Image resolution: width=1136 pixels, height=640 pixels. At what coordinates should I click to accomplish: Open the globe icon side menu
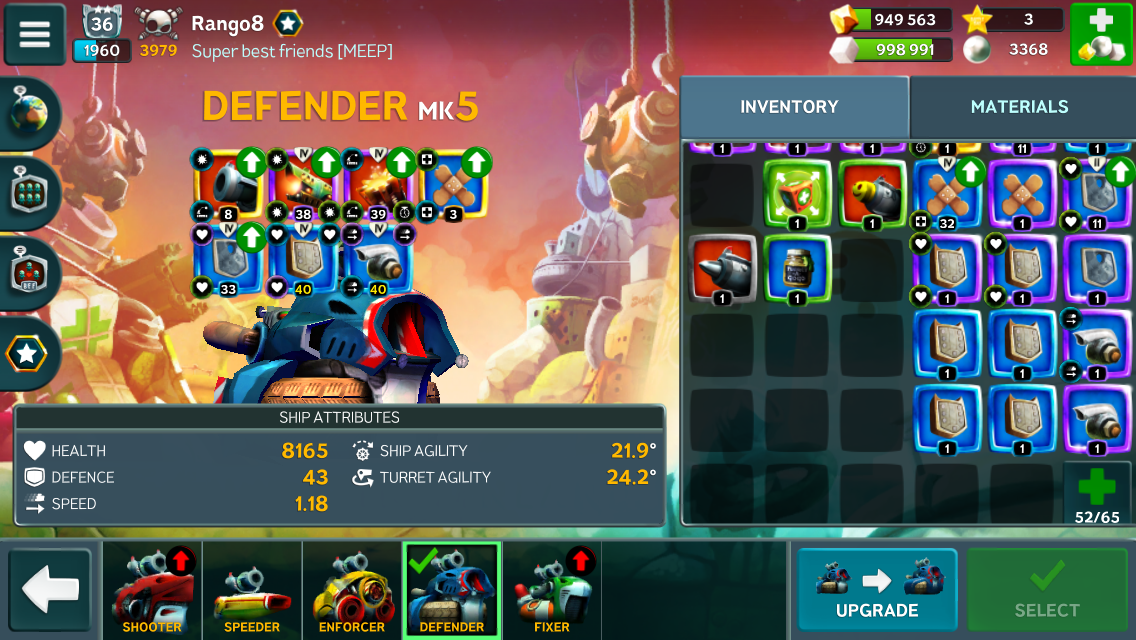coord(30,114)
